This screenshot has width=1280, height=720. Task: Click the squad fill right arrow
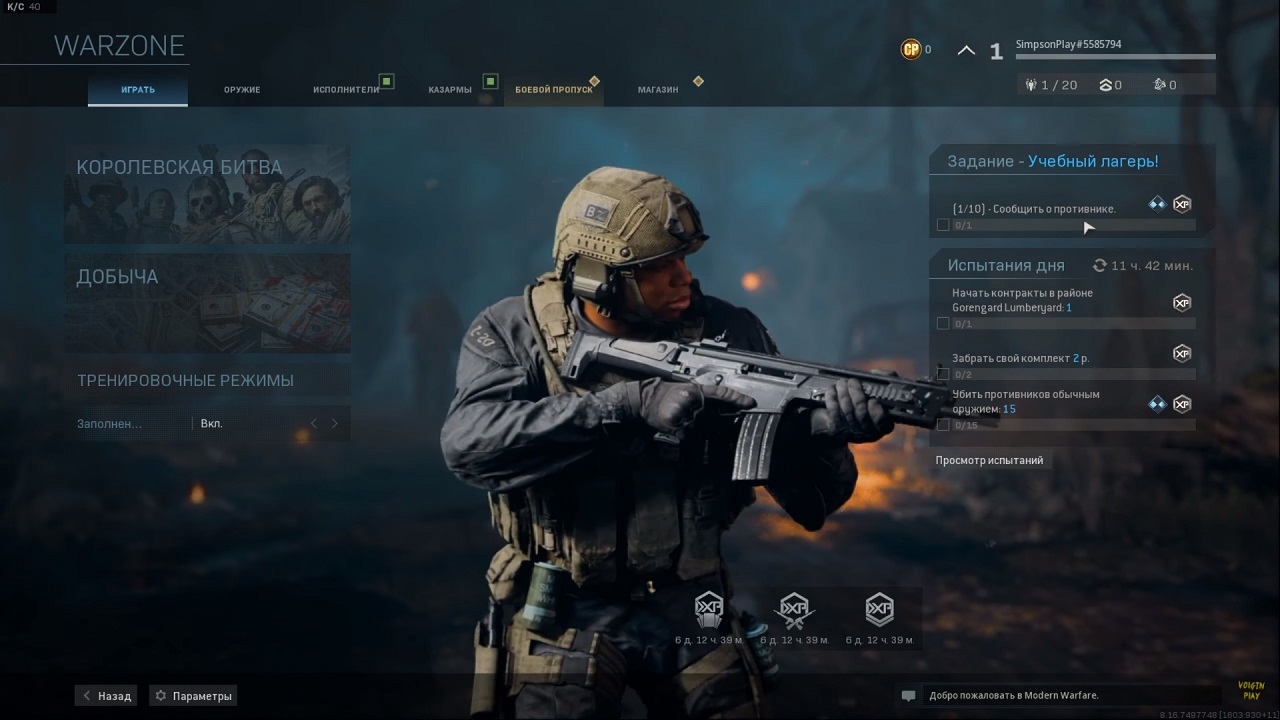coord(335,424)
